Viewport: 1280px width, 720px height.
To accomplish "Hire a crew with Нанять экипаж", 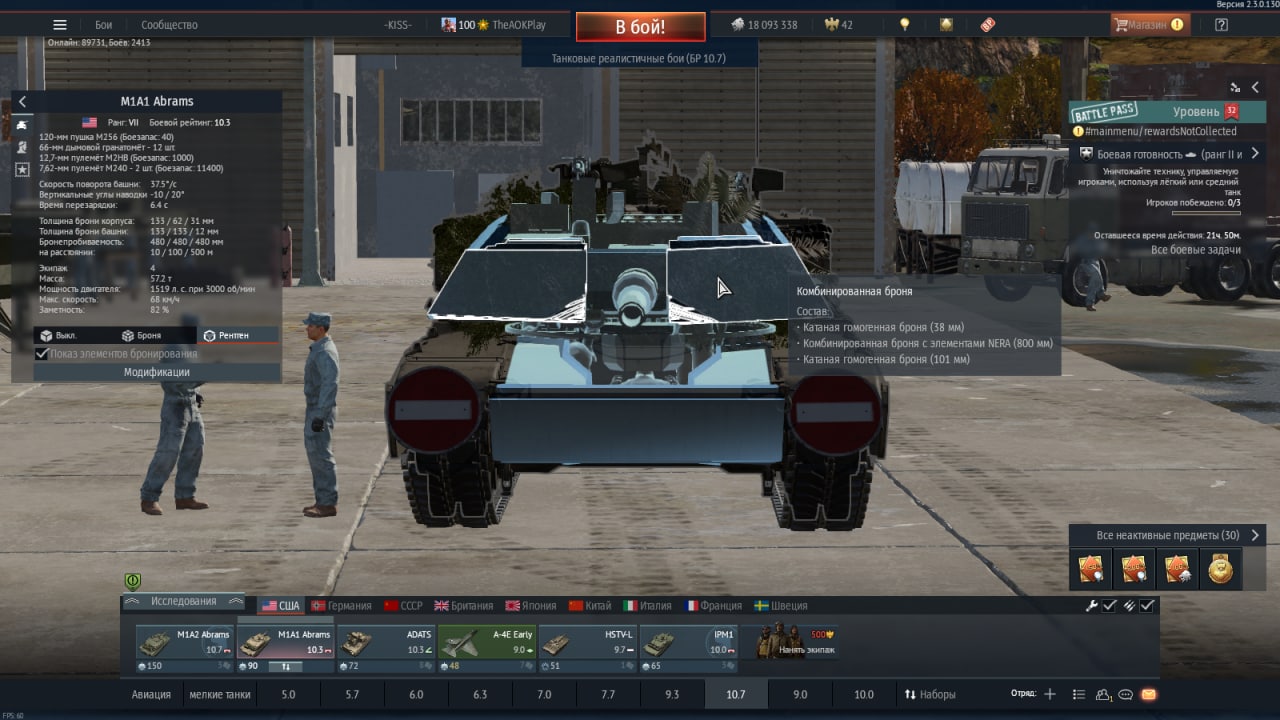I will click(x=796, y=643).
